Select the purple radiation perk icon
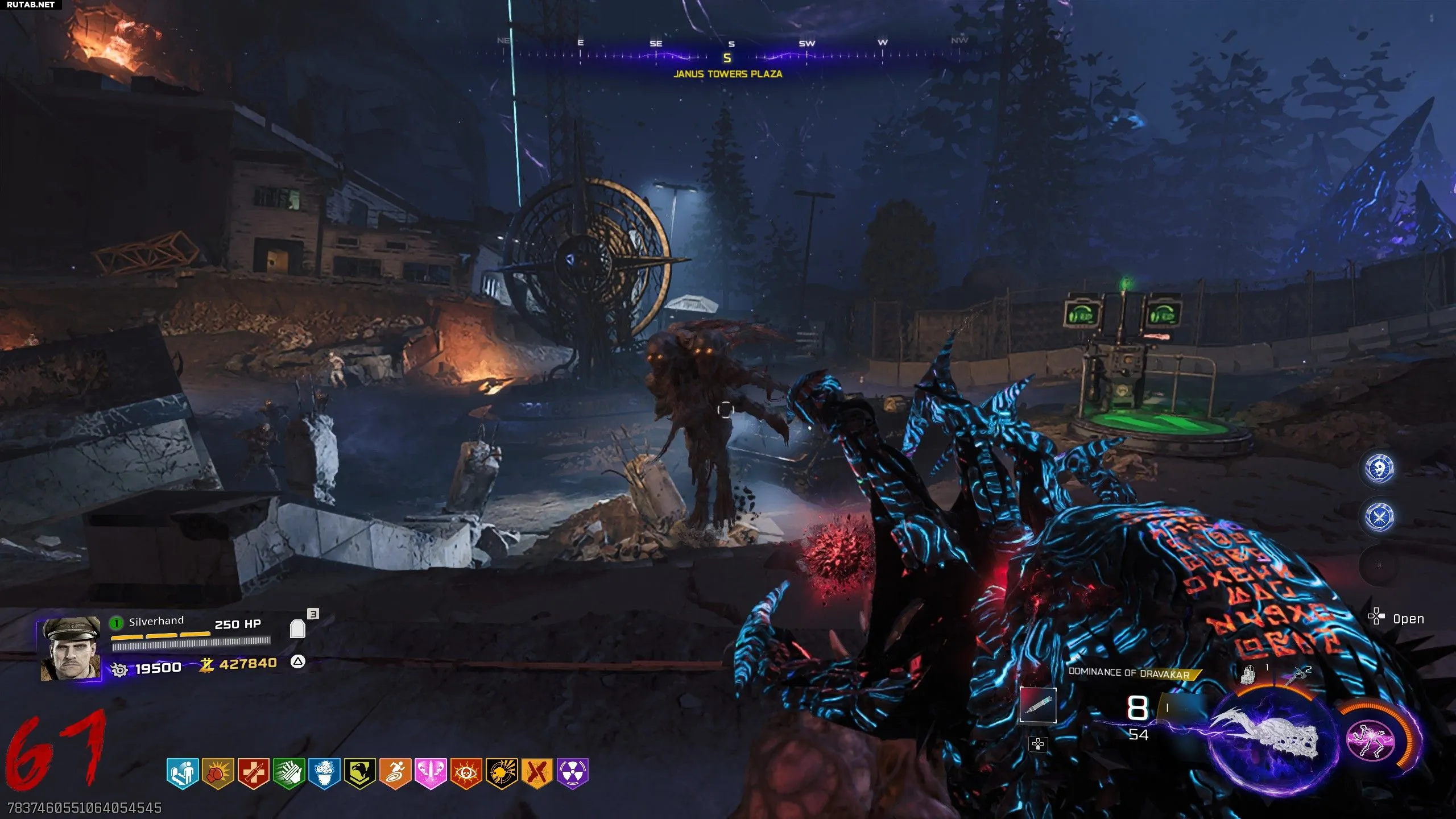The width and height of the screenshot is (1456, 819). click(x=573, y=773)
